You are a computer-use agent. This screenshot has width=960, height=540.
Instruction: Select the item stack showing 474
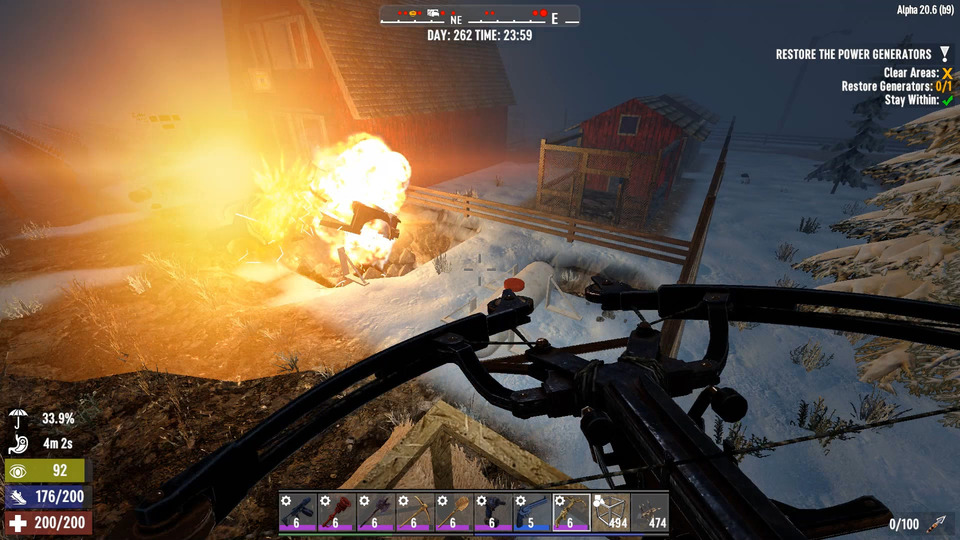point(649,511)
